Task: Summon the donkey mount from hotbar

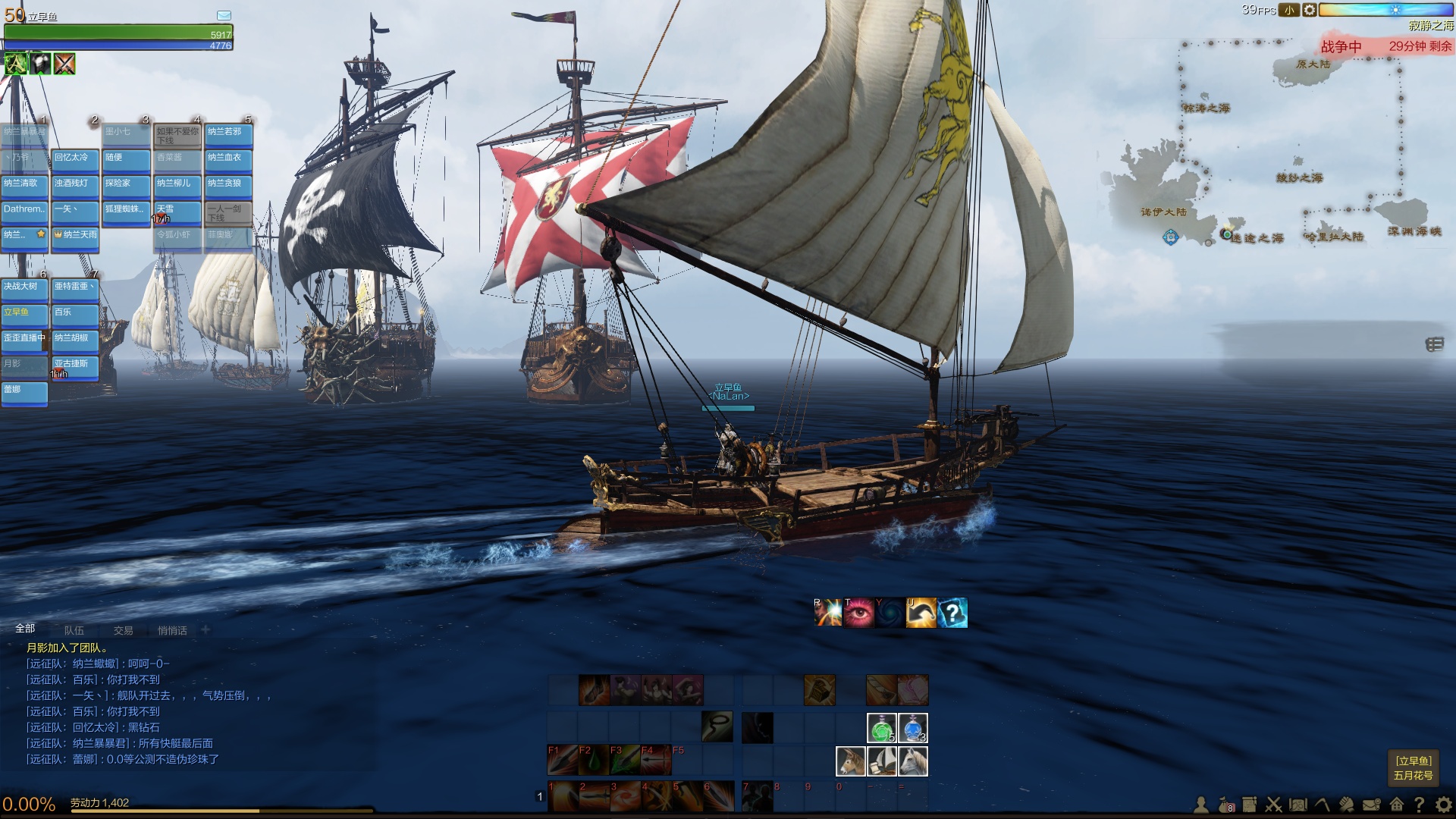Action: click(x=850, y=761)
